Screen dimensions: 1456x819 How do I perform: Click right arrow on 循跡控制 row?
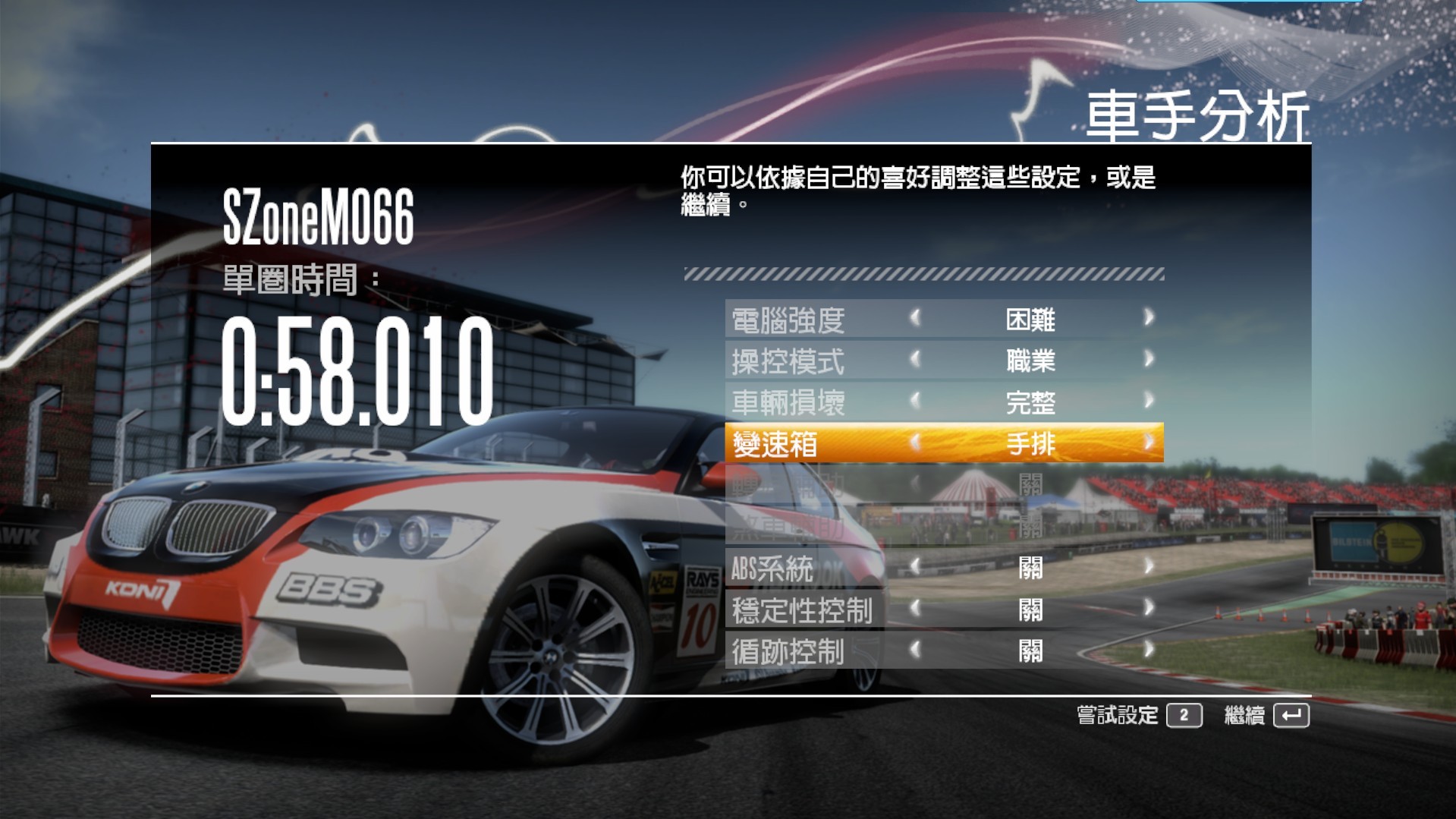[1148, 649]
